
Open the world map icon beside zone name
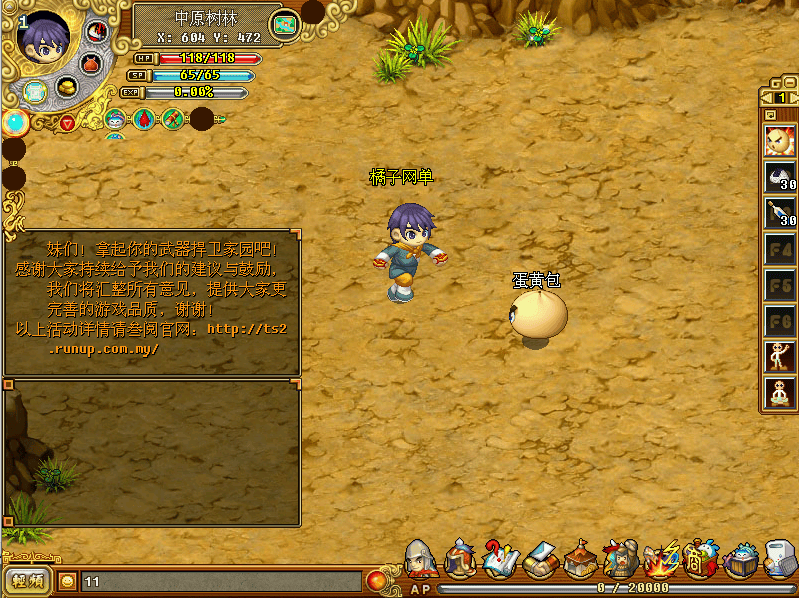pos(286,22)
